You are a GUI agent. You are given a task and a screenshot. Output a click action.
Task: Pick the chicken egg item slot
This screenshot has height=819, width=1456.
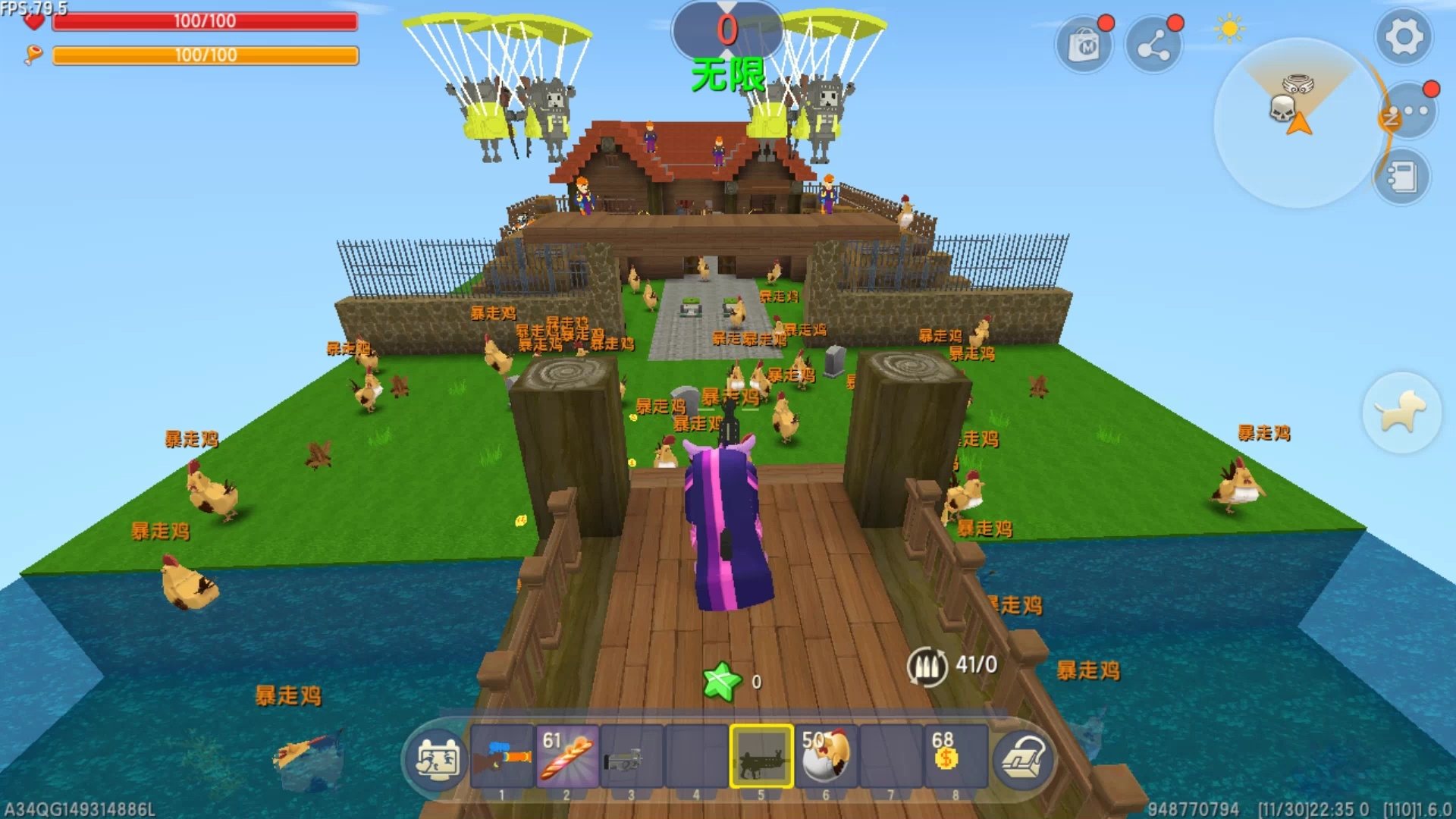[x=827, y=757]
